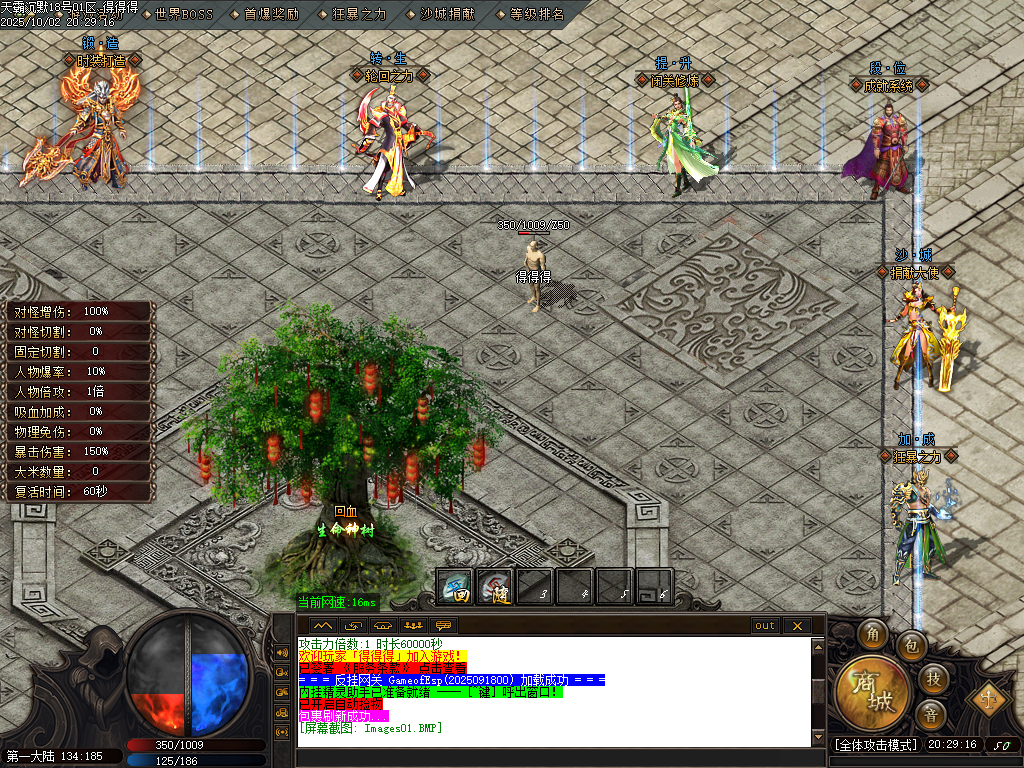Open the 首爆奖励 rewards menu
1024x768 pixels.
click(x=271, y=14)
